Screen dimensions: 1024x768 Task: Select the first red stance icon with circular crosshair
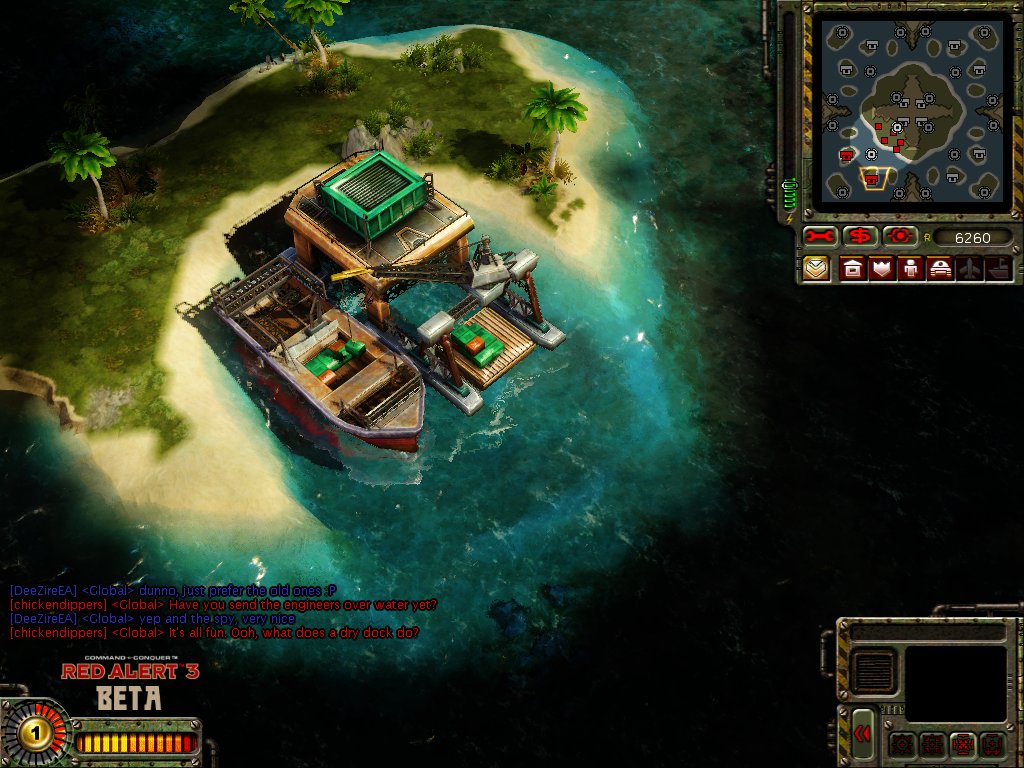point(901,744)
